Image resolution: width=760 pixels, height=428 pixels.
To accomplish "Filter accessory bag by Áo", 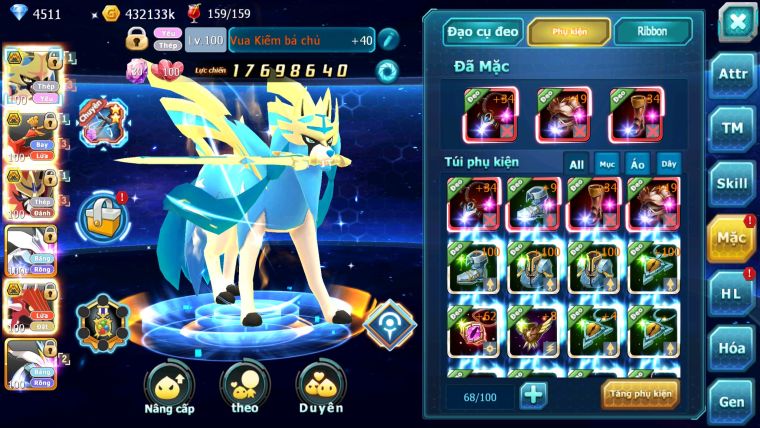I will [637, 164].
